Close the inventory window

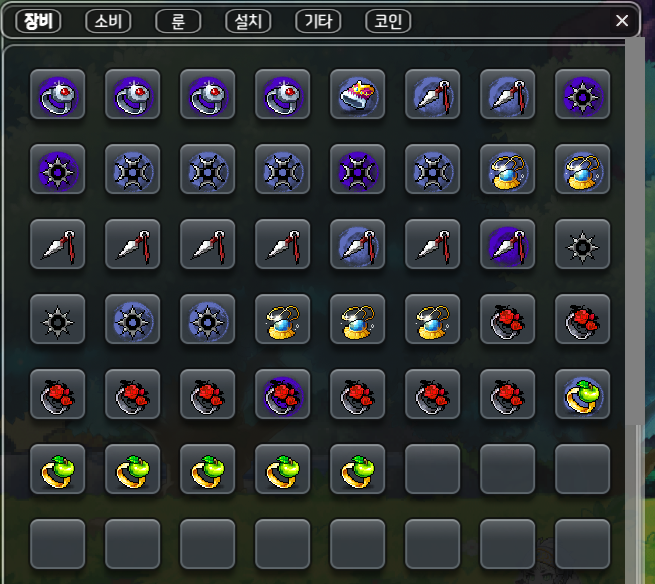coord(622,21)
